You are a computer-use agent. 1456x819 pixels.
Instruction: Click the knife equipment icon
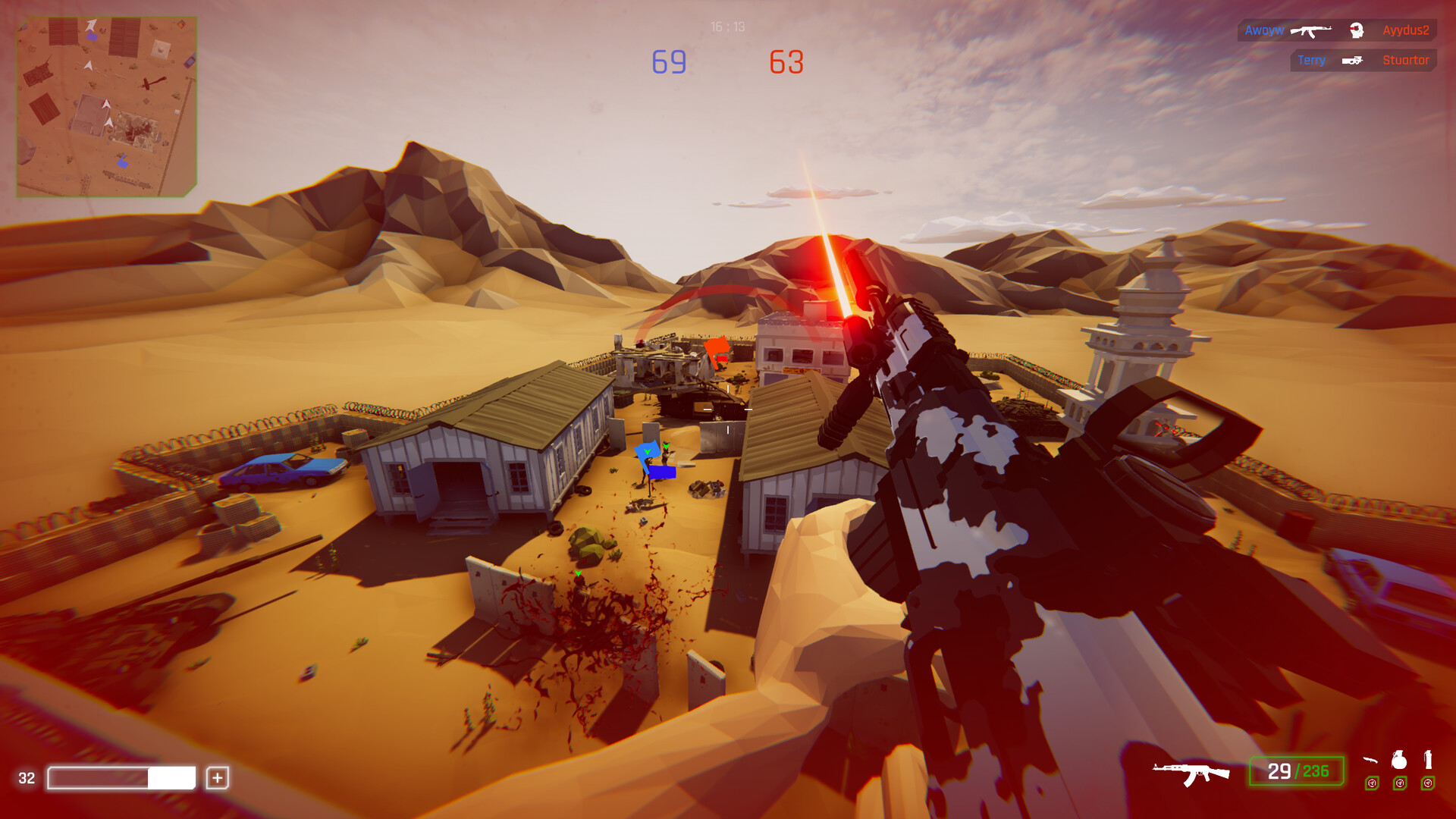(1371, 761)
